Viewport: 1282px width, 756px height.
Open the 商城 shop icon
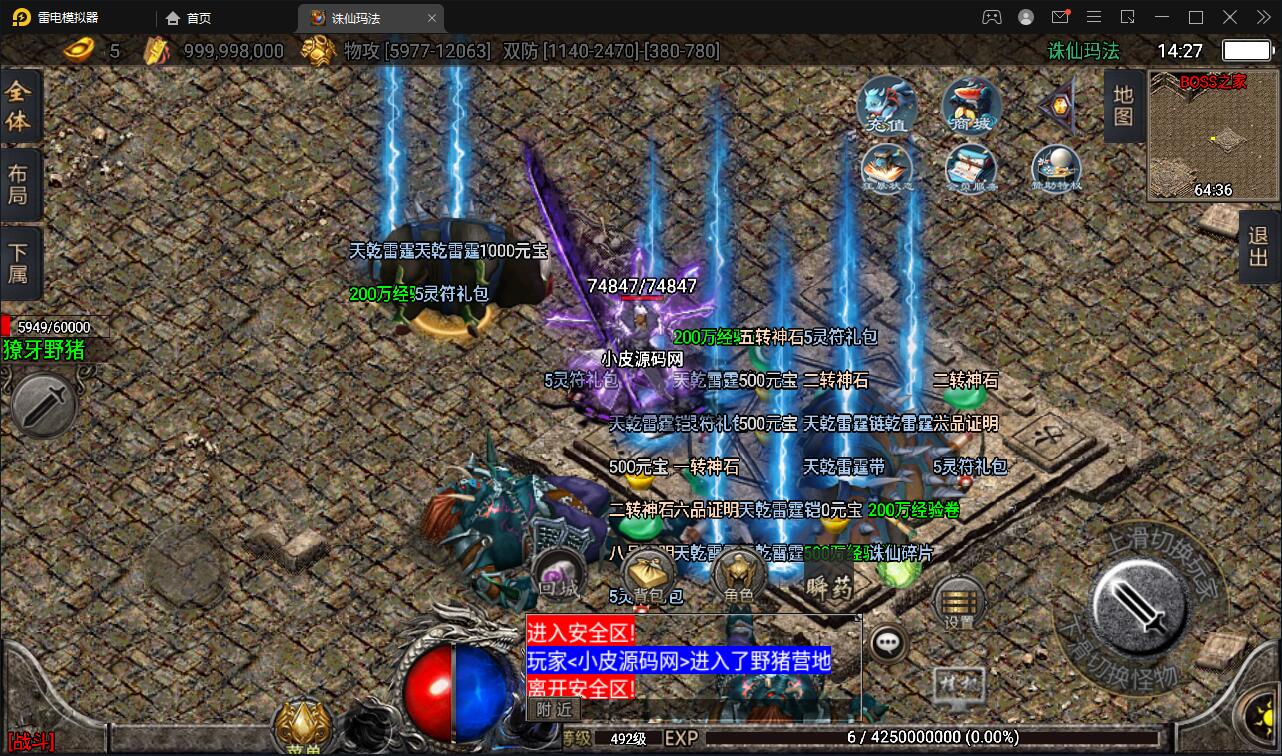(x=970, y=104)
